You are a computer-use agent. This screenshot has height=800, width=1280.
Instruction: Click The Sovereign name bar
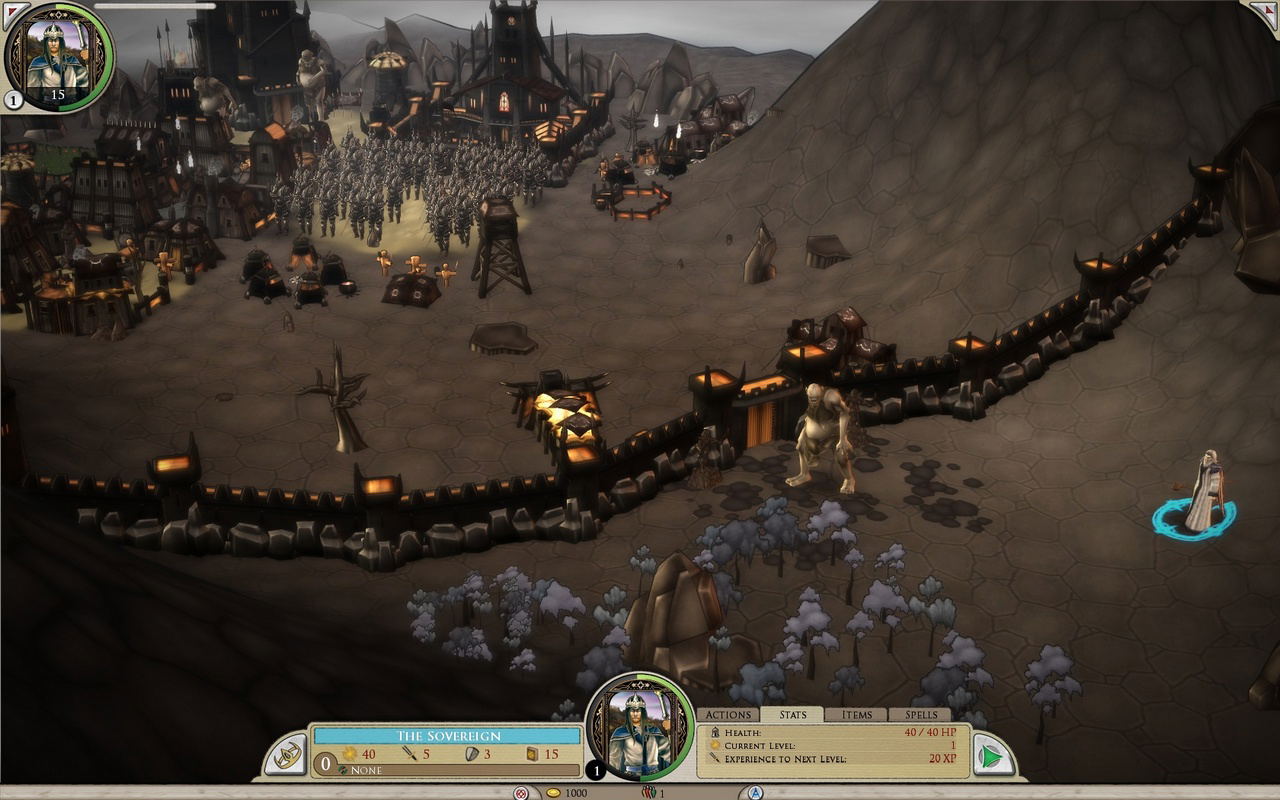click(x=447, y=736)
